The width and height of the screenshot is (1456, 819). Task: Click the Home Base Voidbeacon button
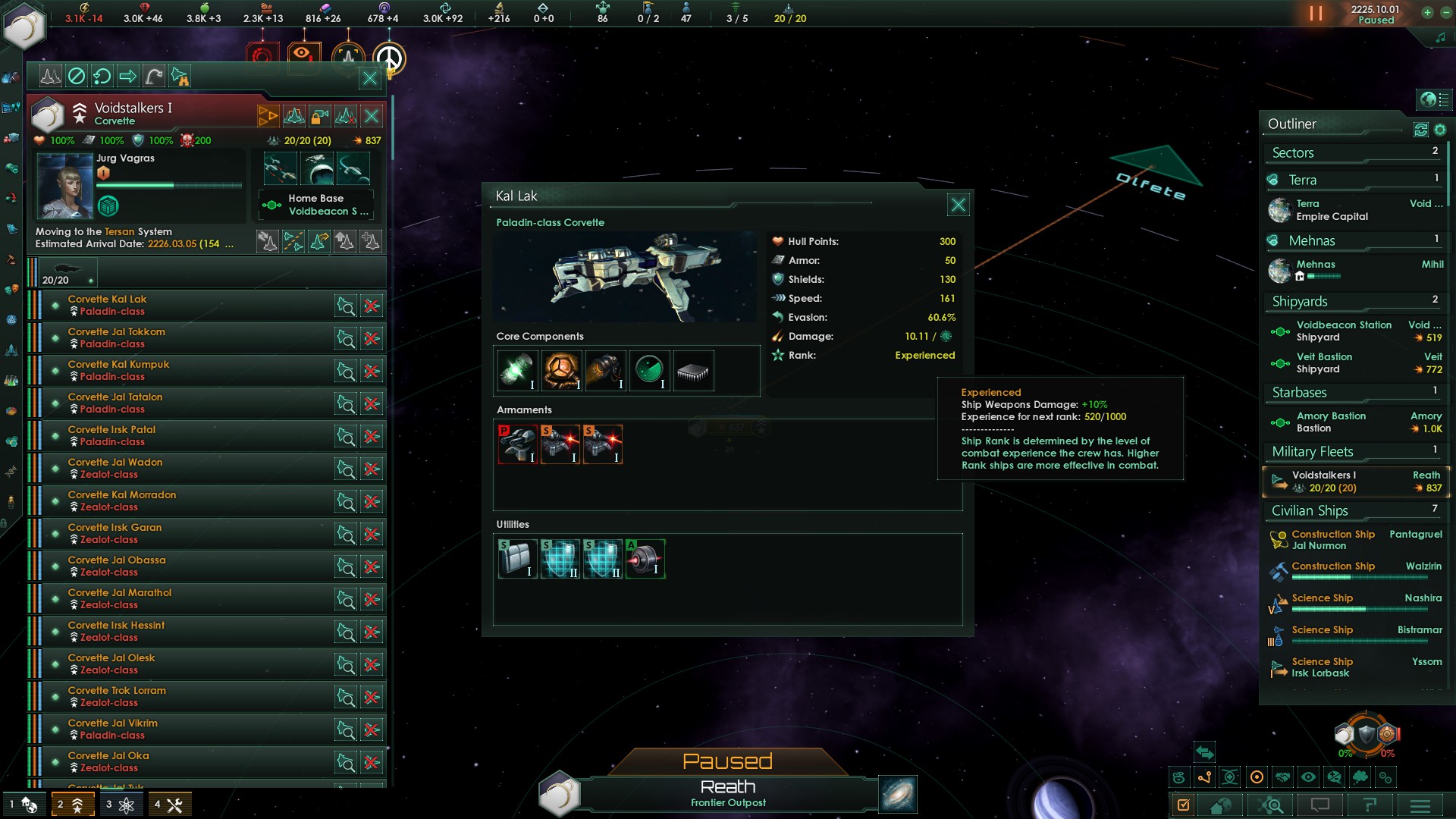(316, 205)
